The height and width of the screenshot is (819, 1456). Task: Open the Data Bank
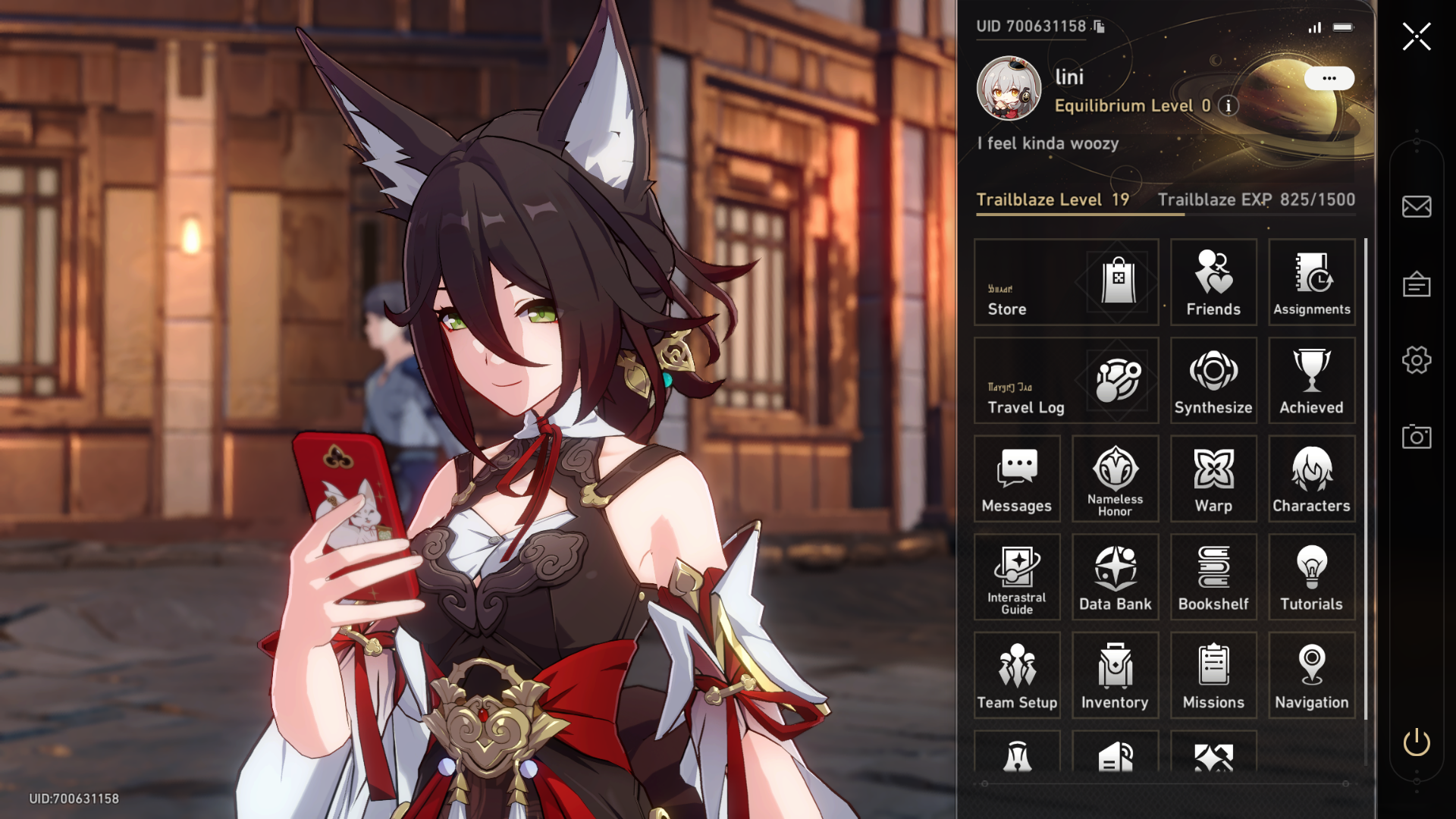[1115, 577]
